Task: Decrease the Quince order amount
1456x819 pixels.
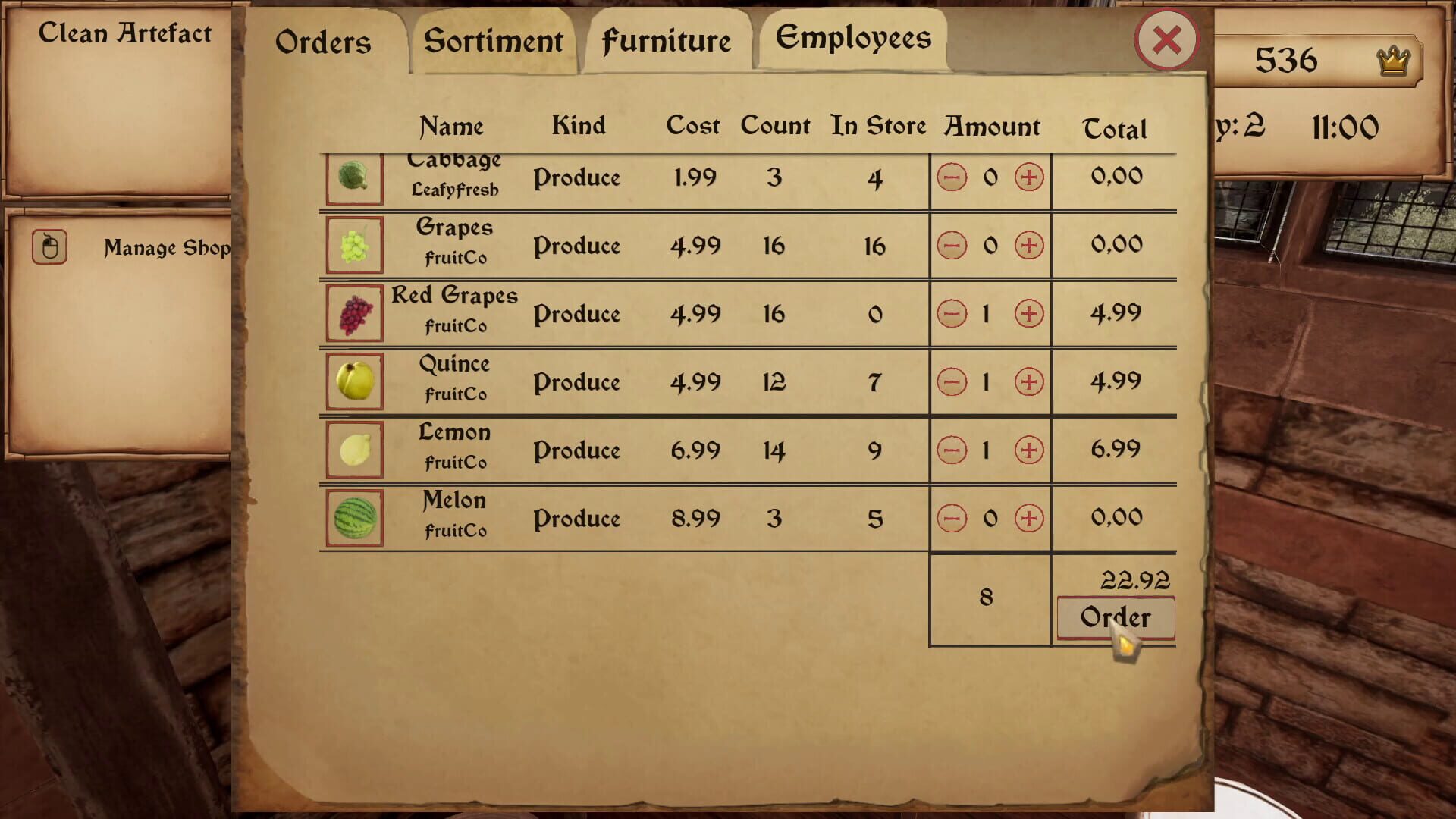Action: 952,381
